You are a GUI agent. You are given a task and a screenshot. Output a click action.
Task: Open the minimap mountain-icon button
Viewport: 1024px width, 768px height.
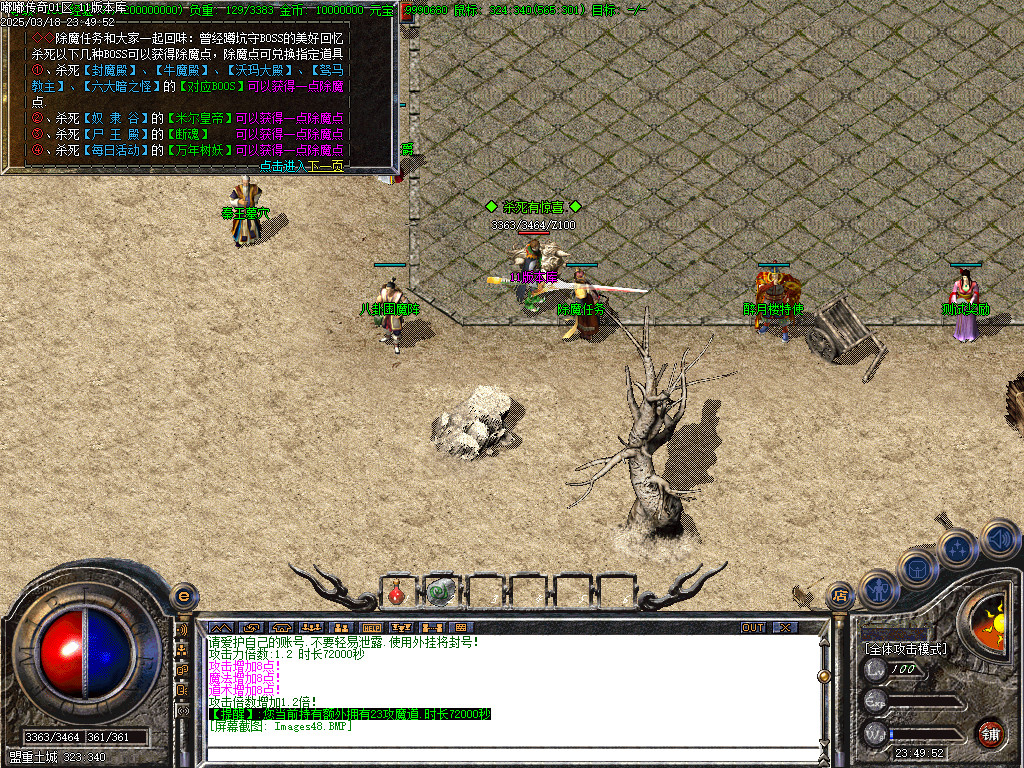219,627
